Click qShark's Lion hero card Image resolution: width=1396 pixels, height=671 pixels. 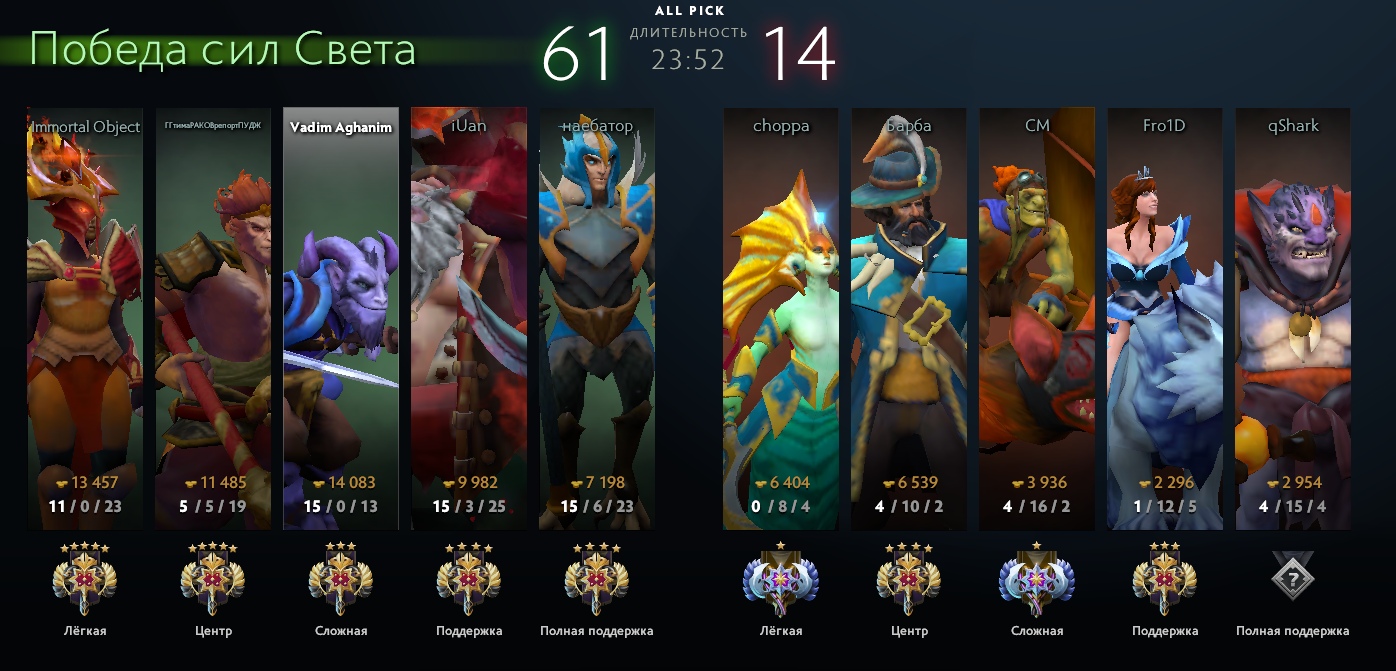(1293, 318)
